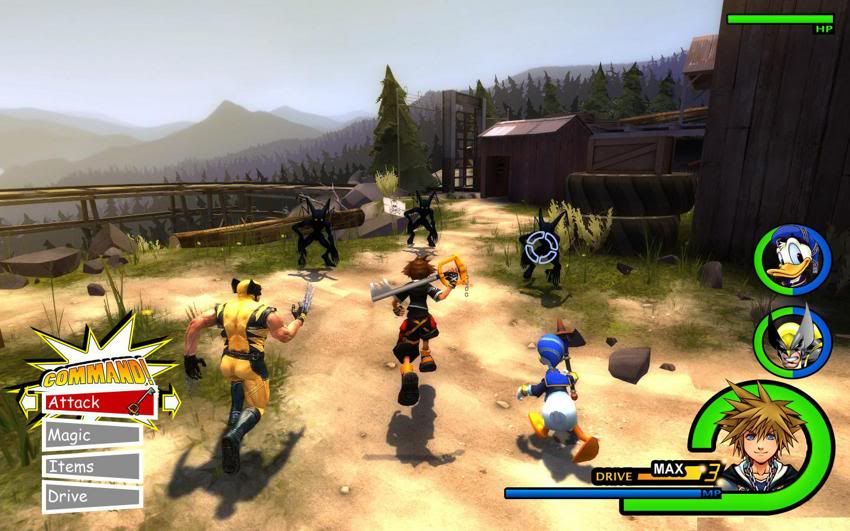Click Donald Duck's party portrait
This screenshot has height=531, width=850.
791,260
